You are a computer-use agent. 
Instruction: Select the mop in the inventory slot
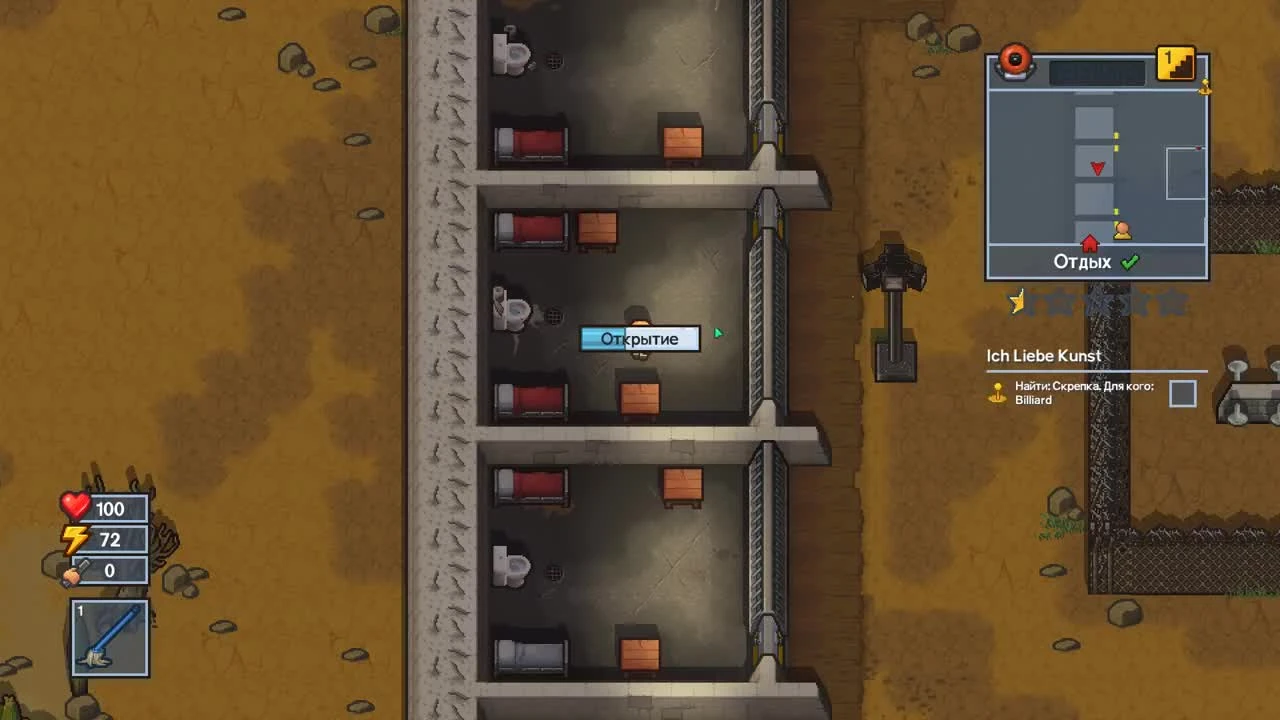[x=109, y=637]
